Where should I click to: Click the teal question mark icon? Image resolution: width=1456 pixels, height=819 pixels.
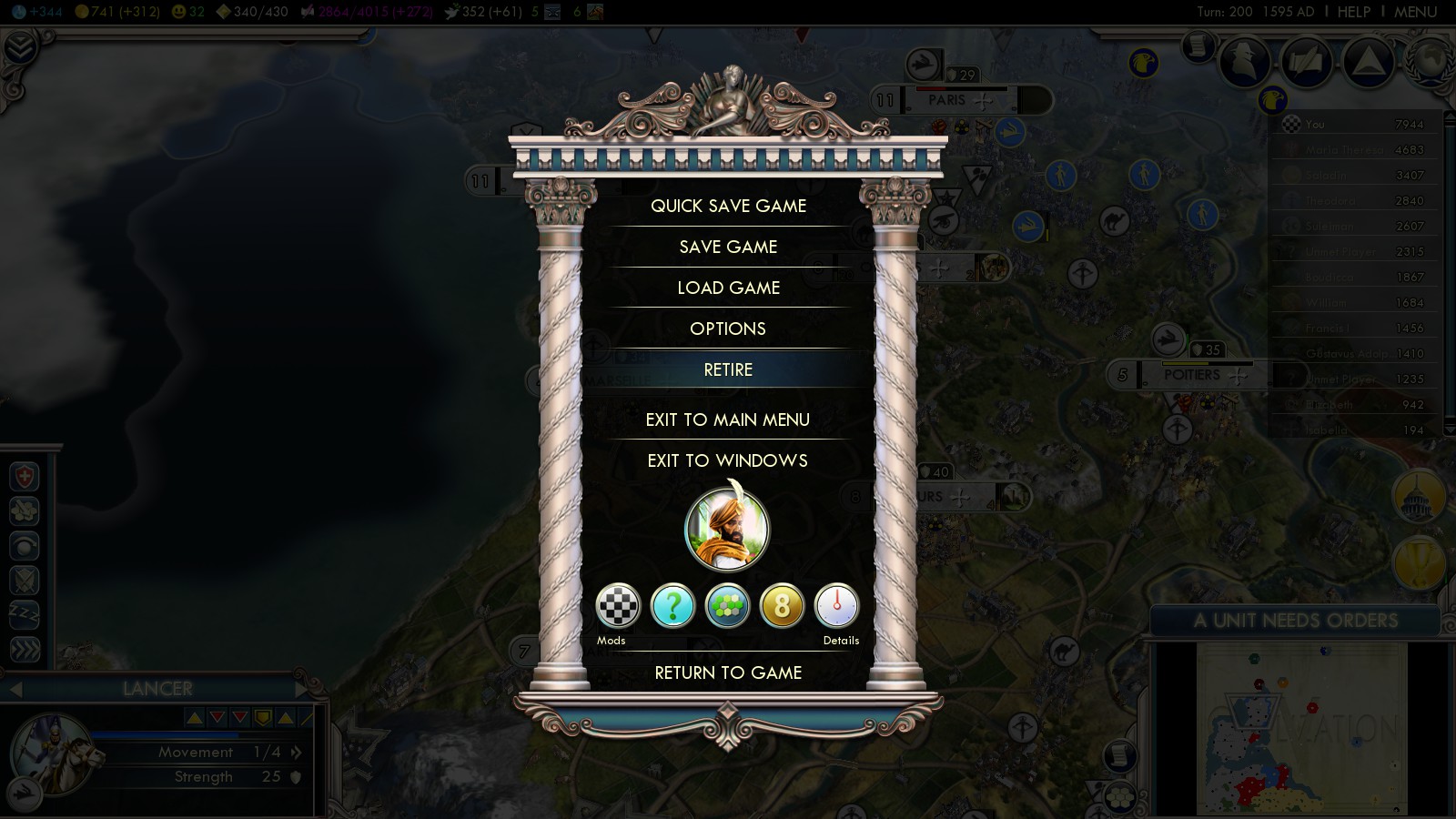click(673, 606)
